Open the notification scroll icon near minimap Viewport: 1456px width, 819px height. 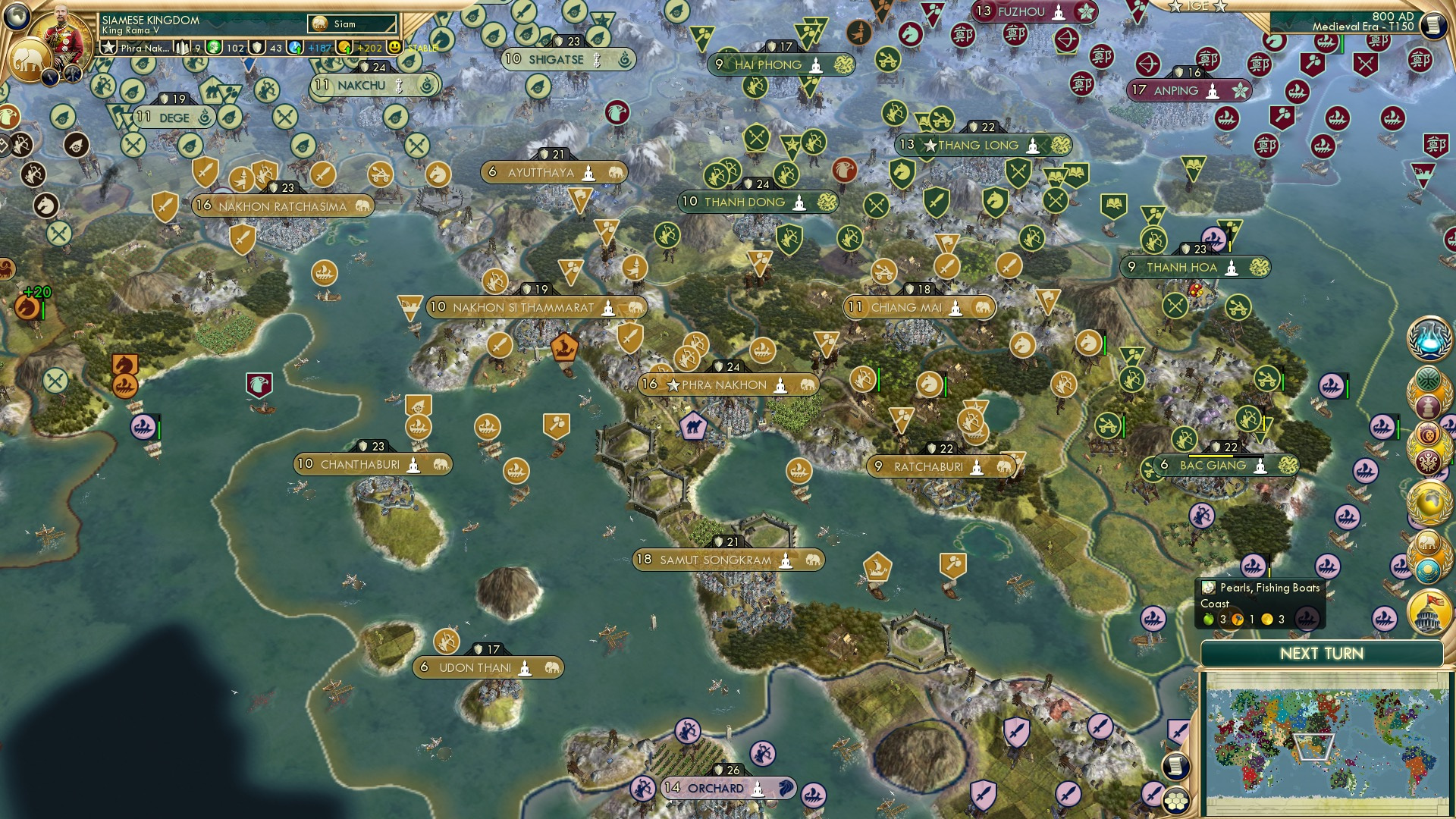pos(1175,765)
